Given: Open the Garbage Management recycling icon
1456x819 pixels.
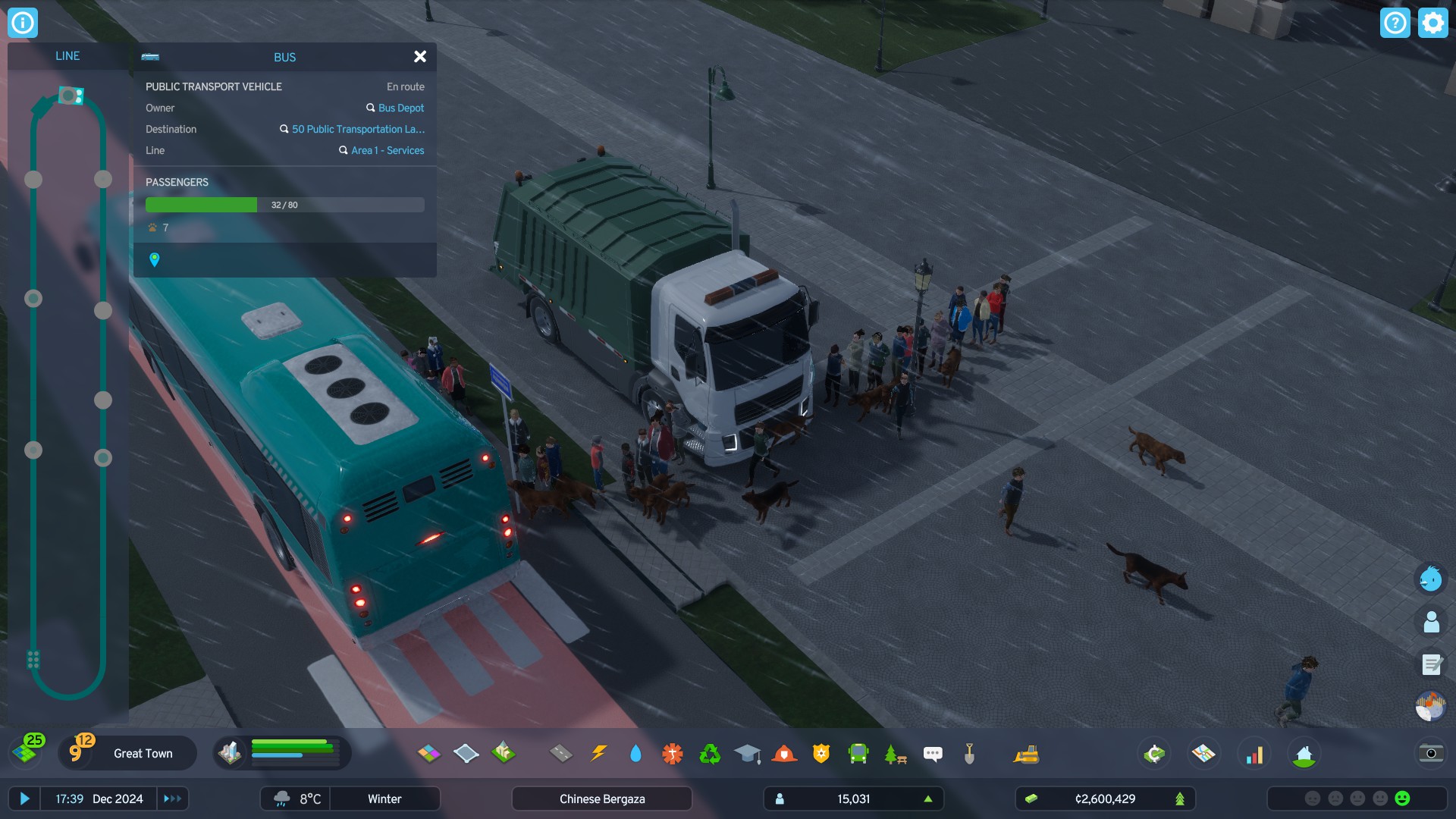Looking at the screenshot, I should coord(710,754).
